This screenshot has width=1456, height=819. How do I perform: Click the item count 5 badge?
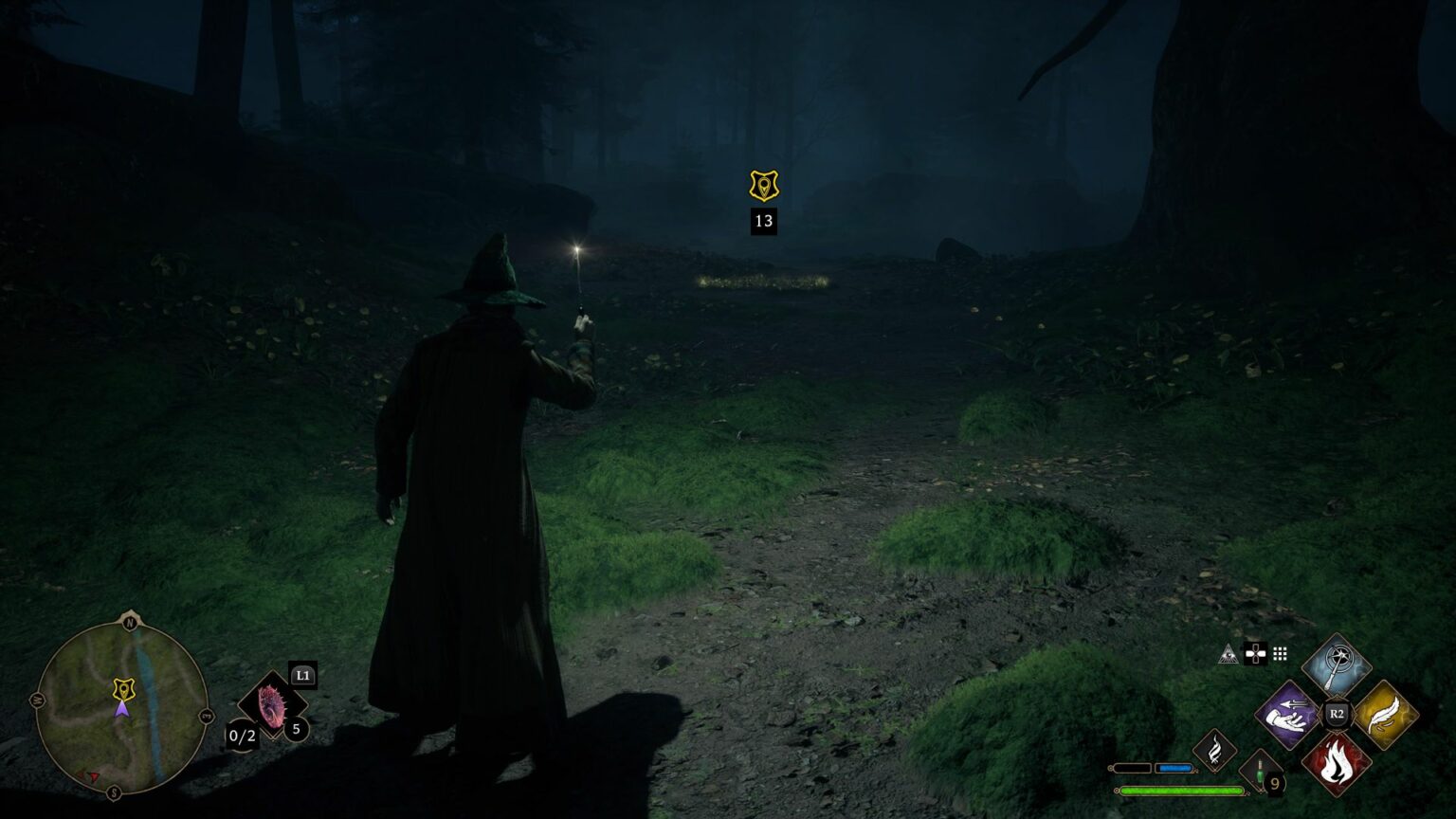[x=296, y=729]
